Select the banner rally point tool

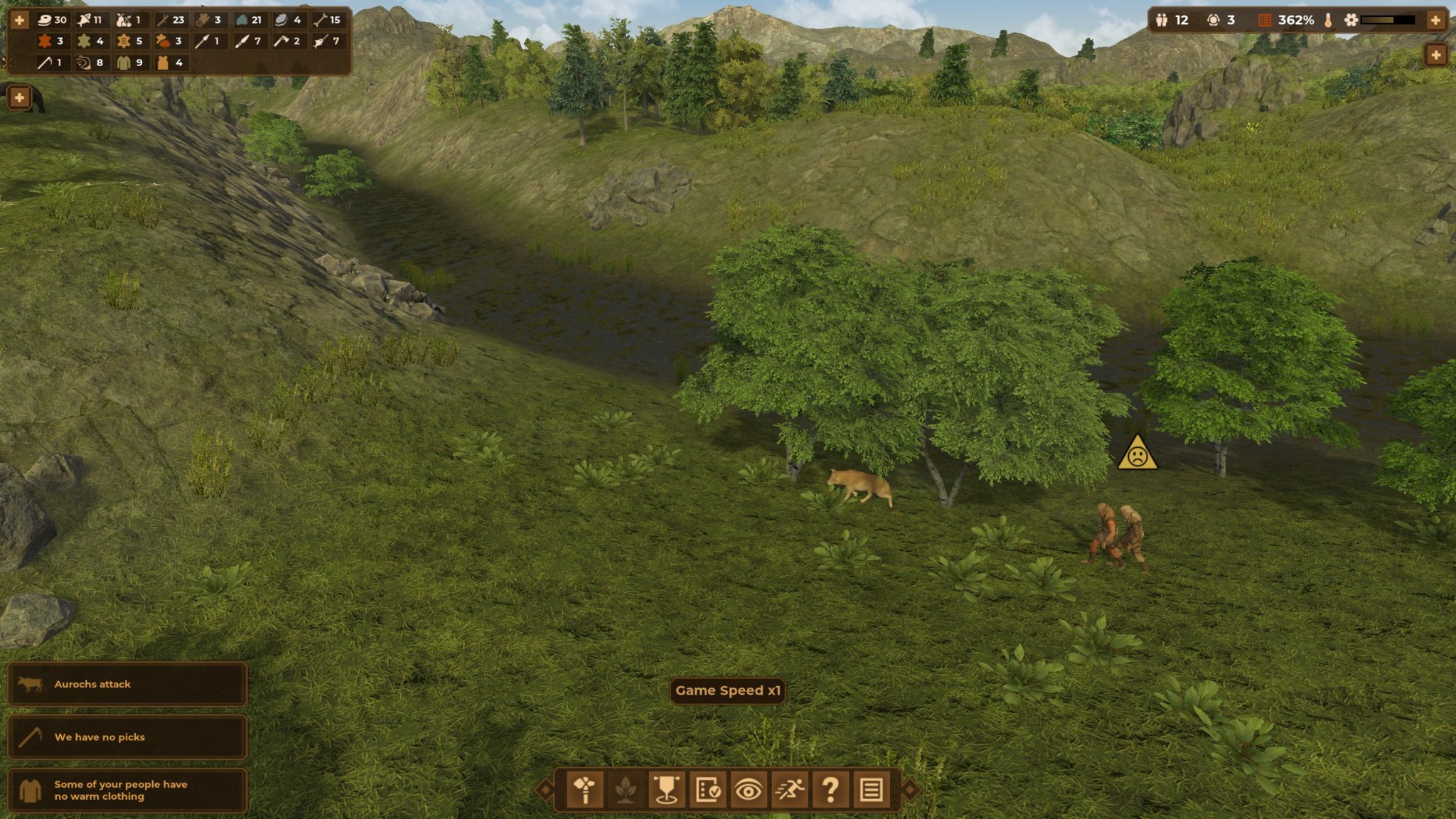666,789
